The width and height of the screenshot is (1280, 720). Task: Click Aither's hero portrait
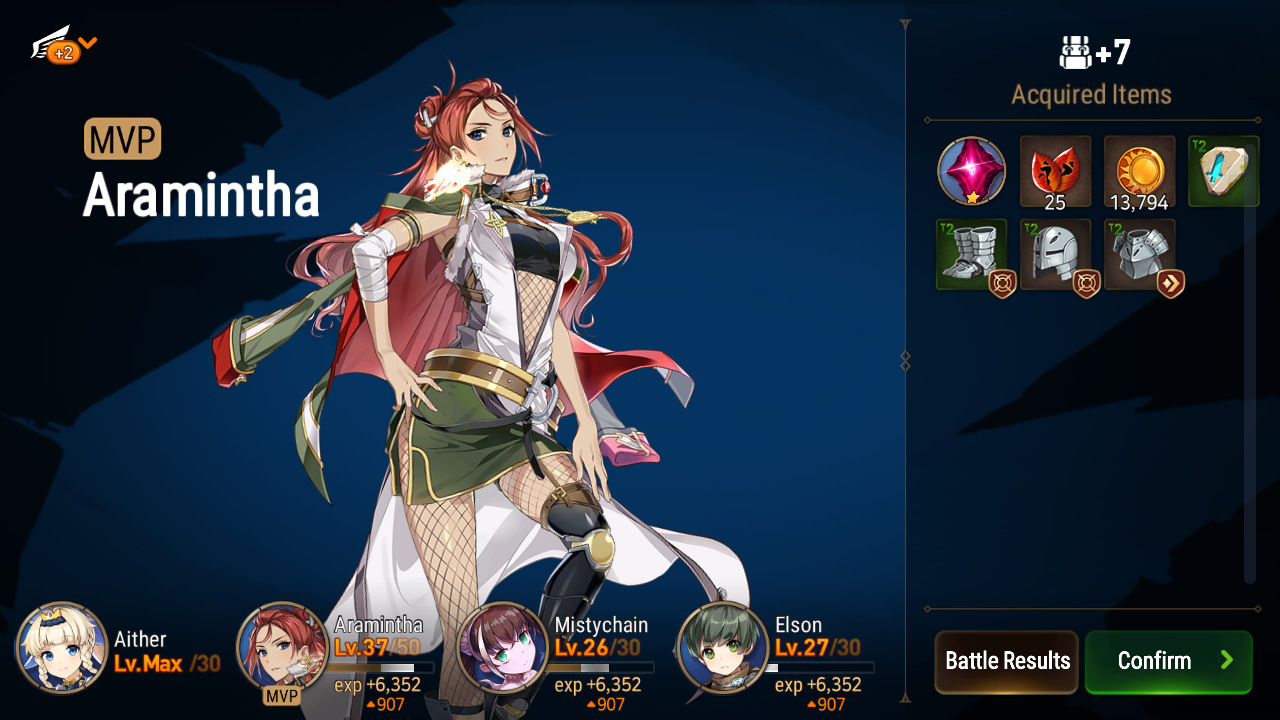62,648
